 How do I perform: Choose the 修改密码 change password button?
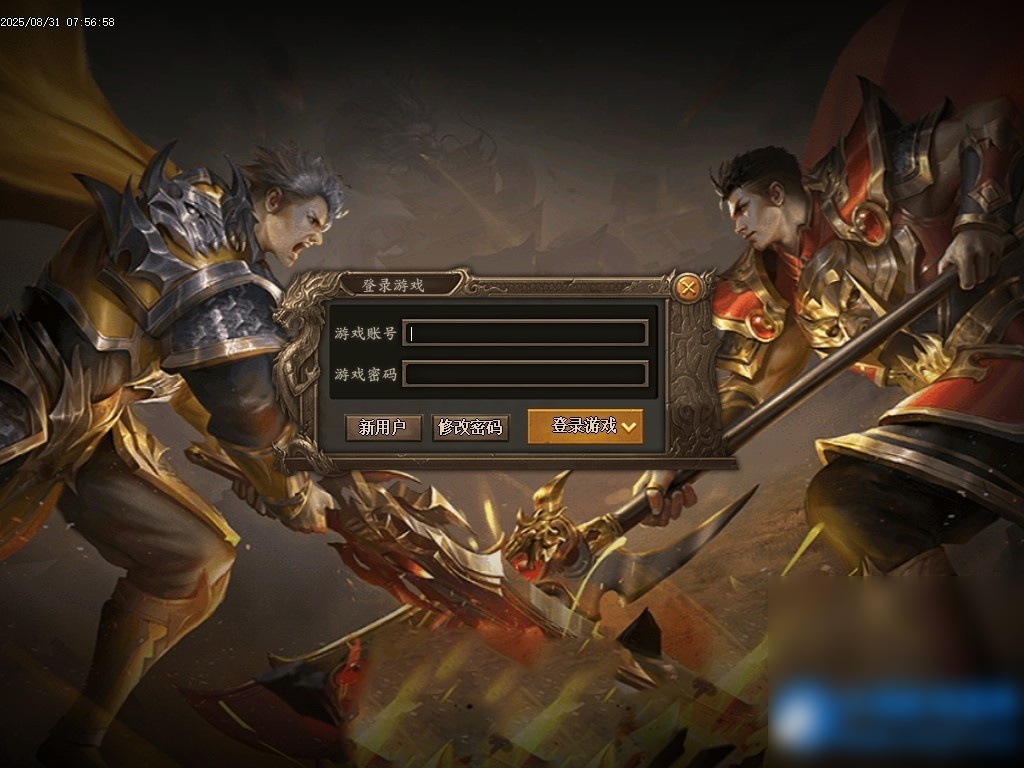[471, 427]
